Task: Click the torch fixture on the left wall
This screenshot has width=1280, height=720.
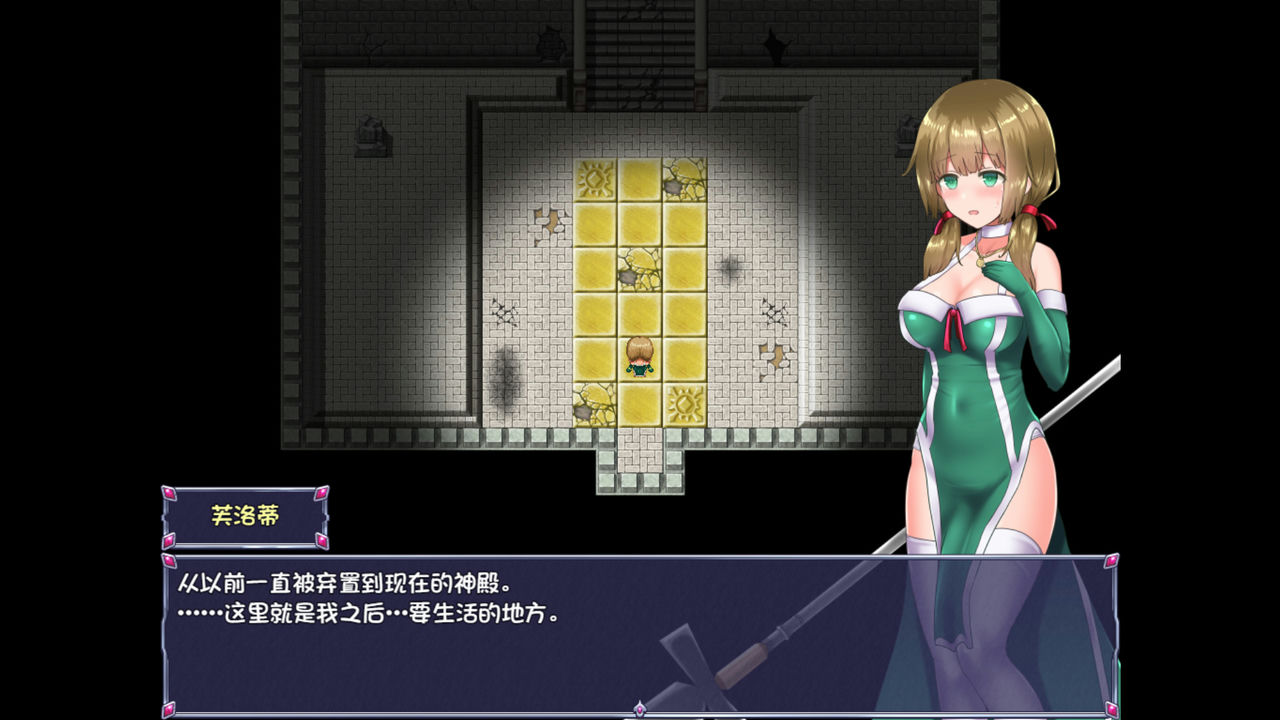Action: [371, 134]
